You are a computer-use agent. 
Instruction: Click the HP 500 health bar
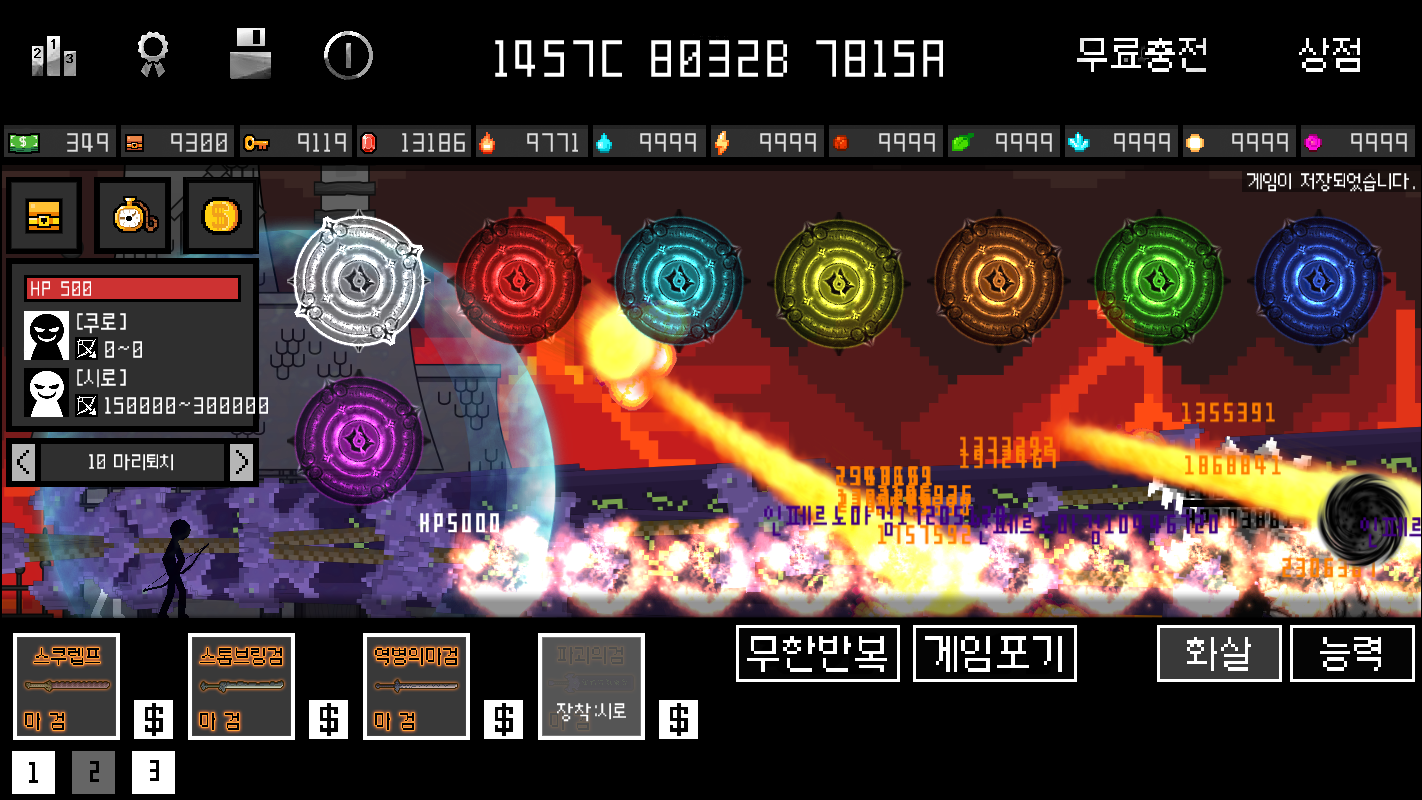tap(131, 288)
